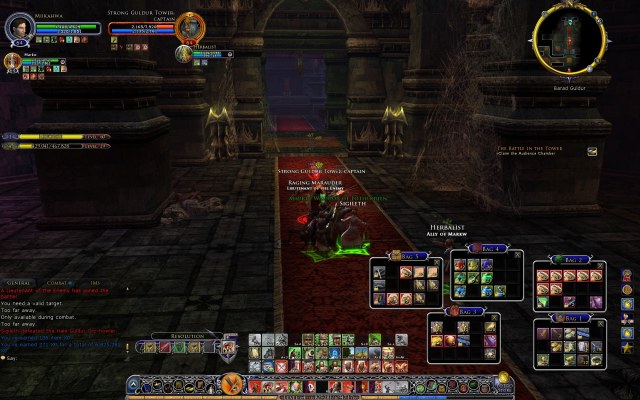Viewport: 640px width, 400px height.
Task: Open the LOTRO Store button
Action: (505, 381)
